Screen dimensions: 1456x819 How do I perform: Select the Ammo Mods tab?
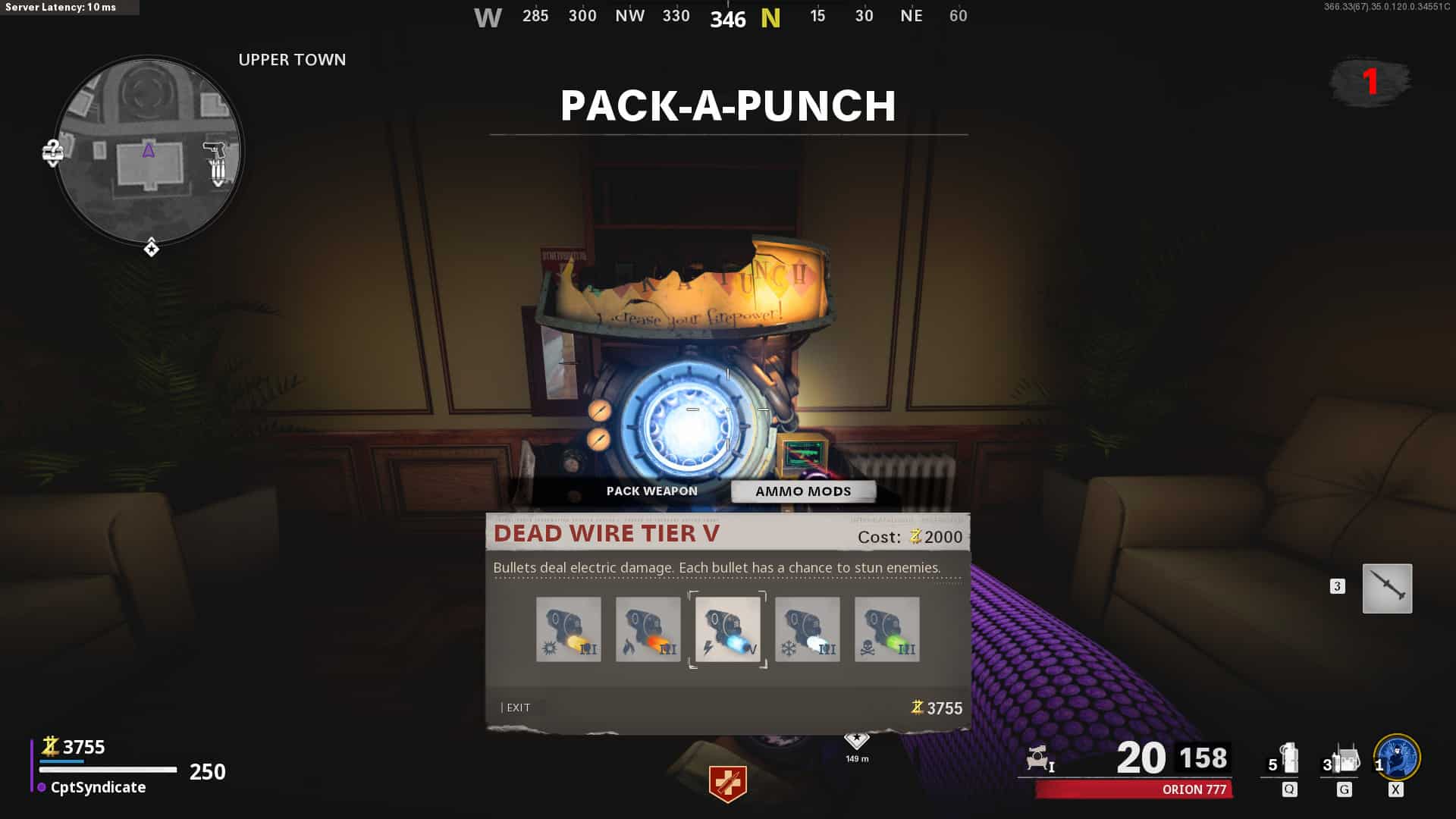pyautogui.click(x=803, y=491)
